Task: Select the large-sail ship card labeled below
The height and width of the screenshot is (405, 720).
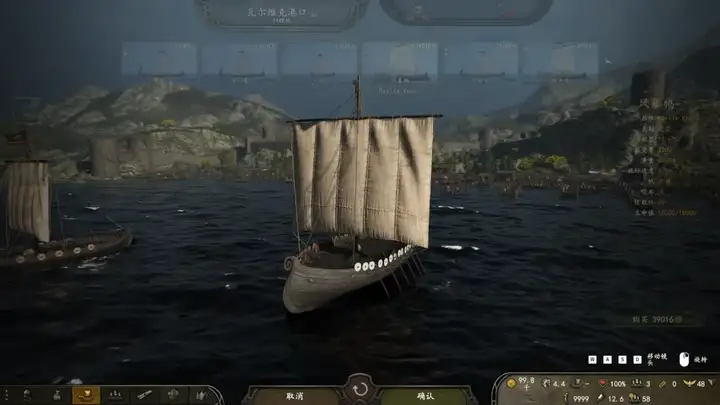Action: tap(397, 62)
